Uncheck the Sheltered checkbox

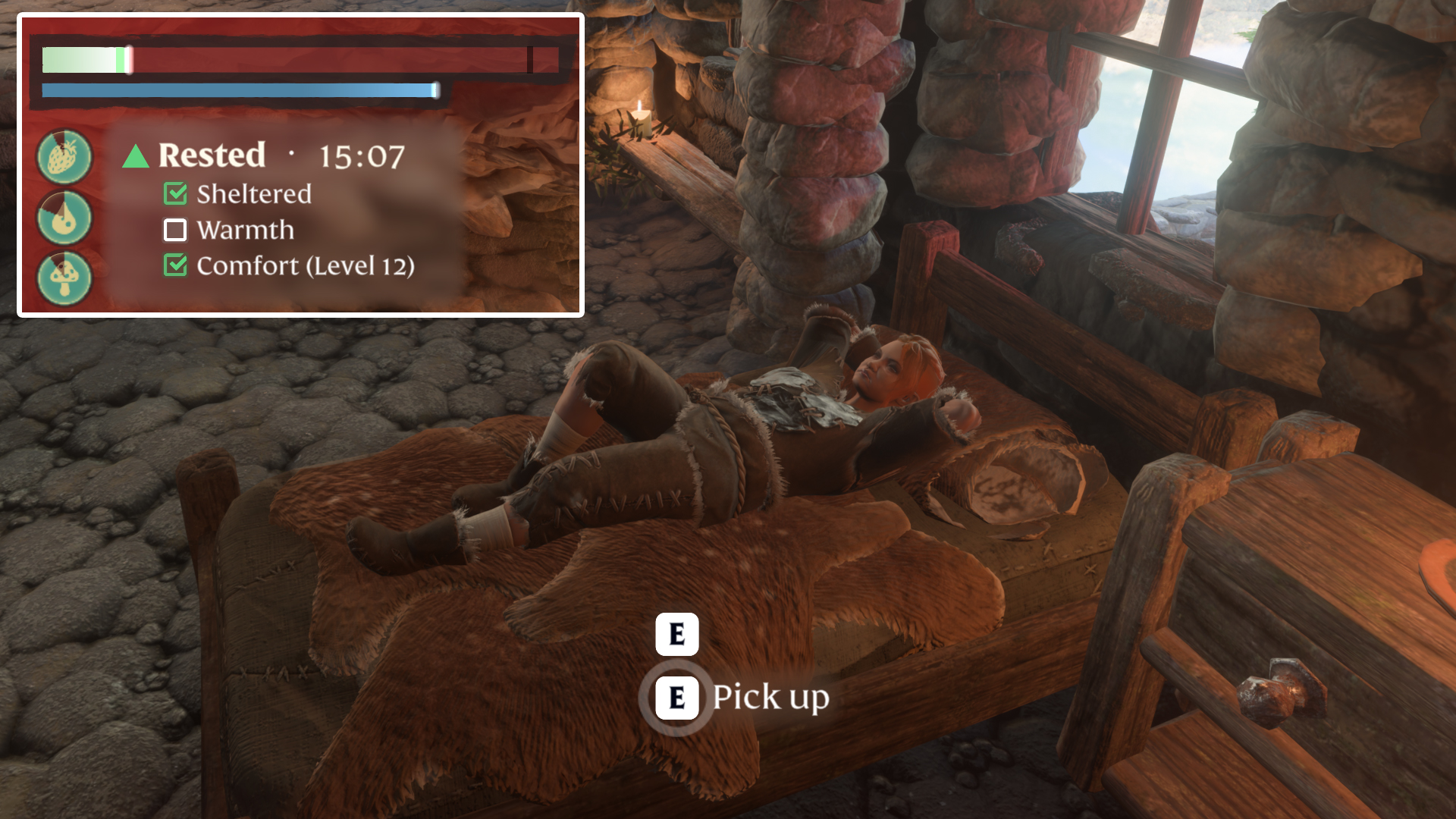(x=175, y=194)
